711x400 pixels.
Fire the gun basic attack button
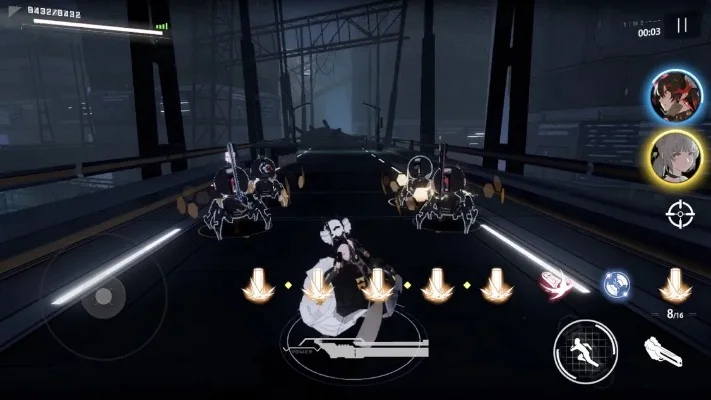663,352
